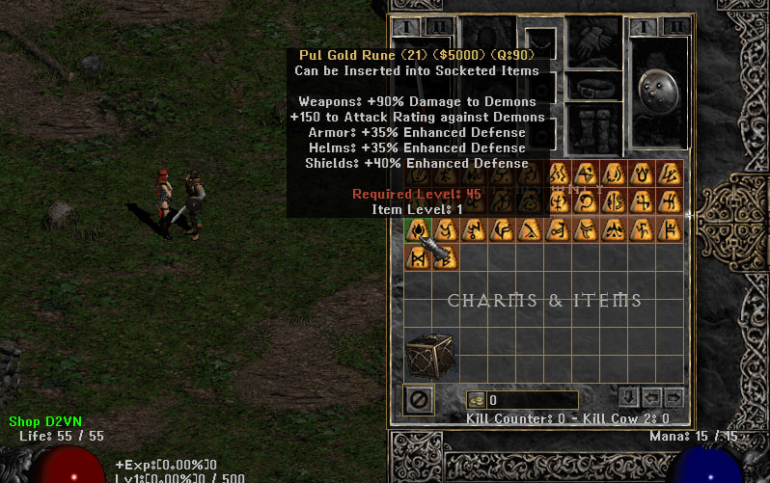Pick up the highlighted Pul rune
Image resolution: width=770 pixels, height=483 pixels.
click(x=417, y=230)
